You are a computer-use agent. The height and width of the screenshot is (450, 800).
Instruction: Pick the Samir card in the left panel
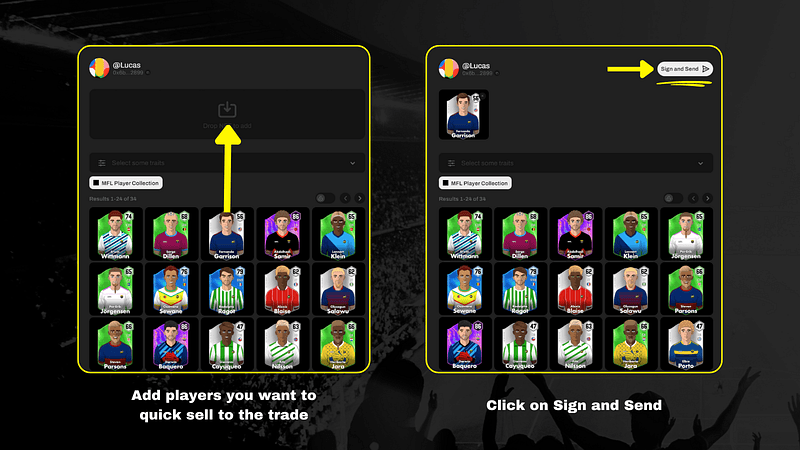283,233
